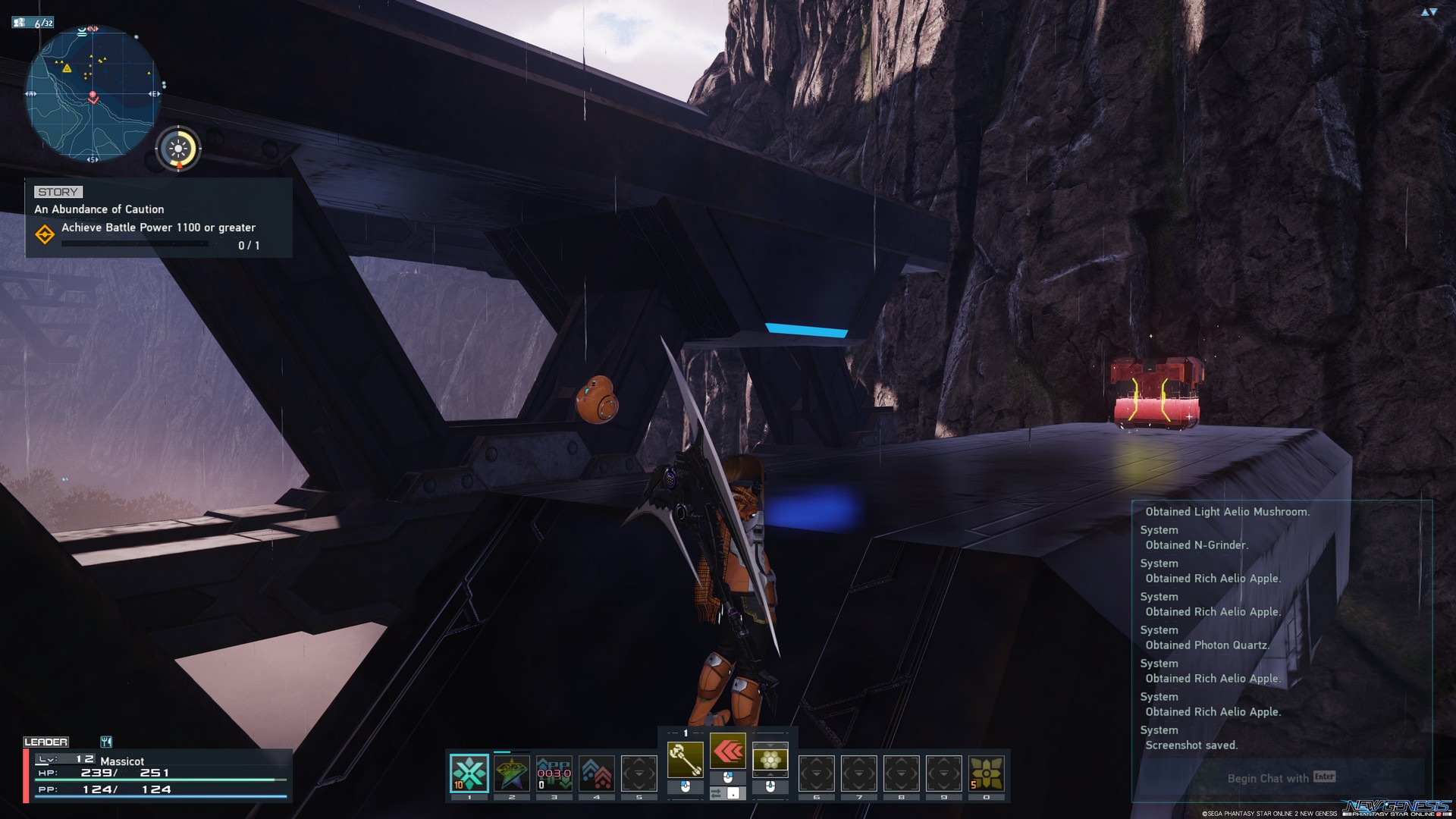
Task: Click Begin Chat with Enter prompt
Action: click(1281, 778)
